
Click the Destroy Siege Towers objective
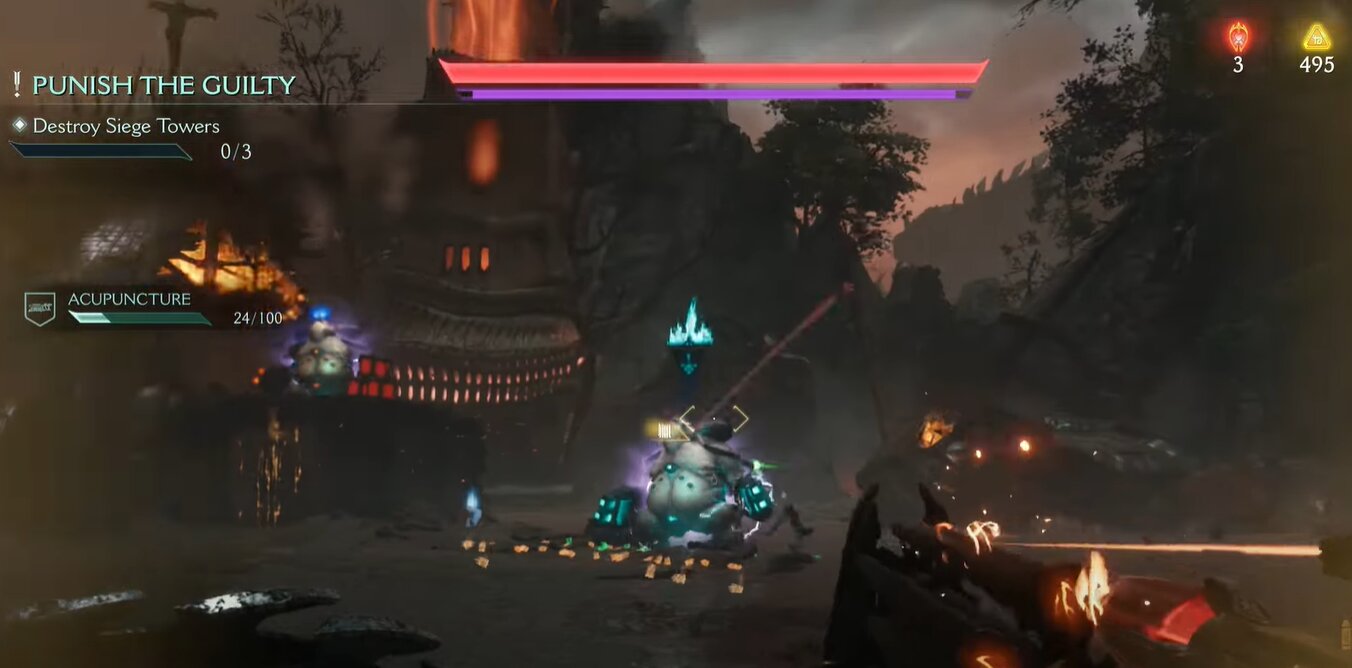coord(126,126)
